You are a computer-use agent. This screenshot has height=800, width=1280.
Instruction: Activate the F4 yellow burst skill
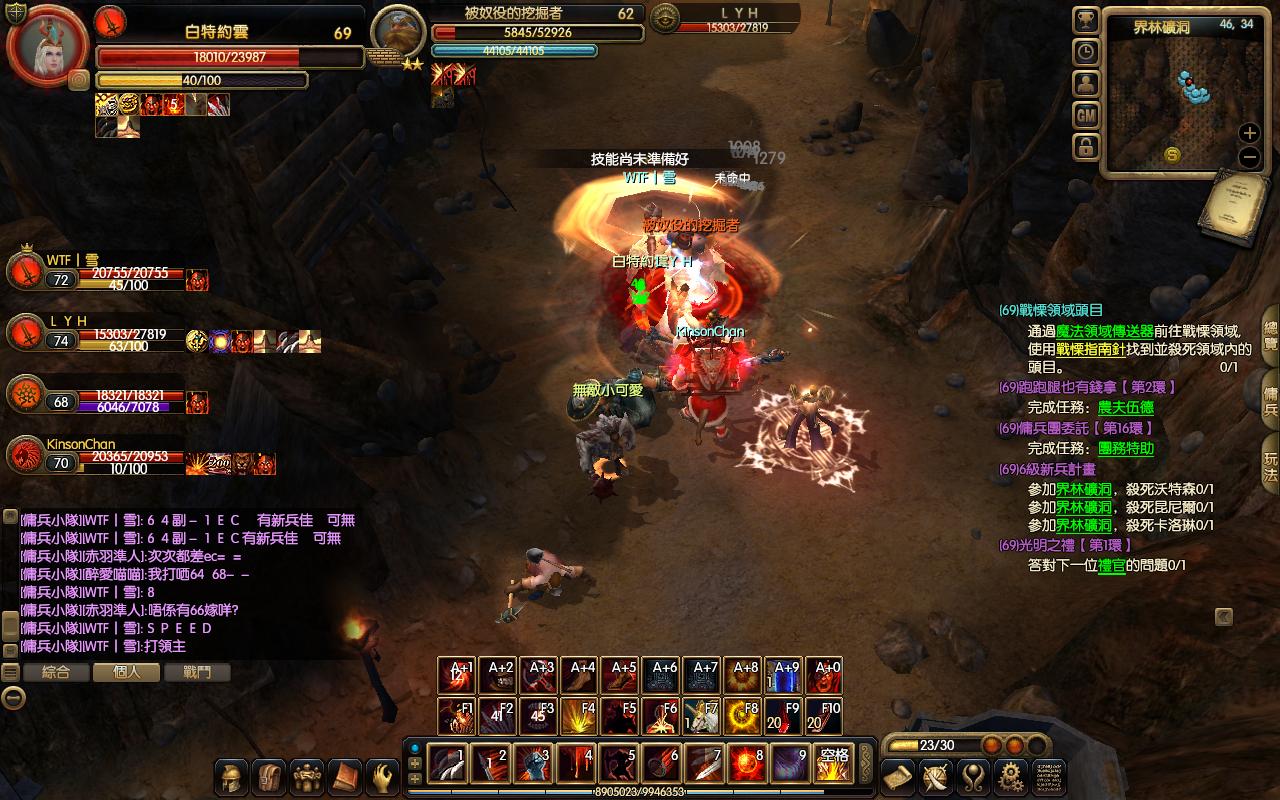click(581, 717)
